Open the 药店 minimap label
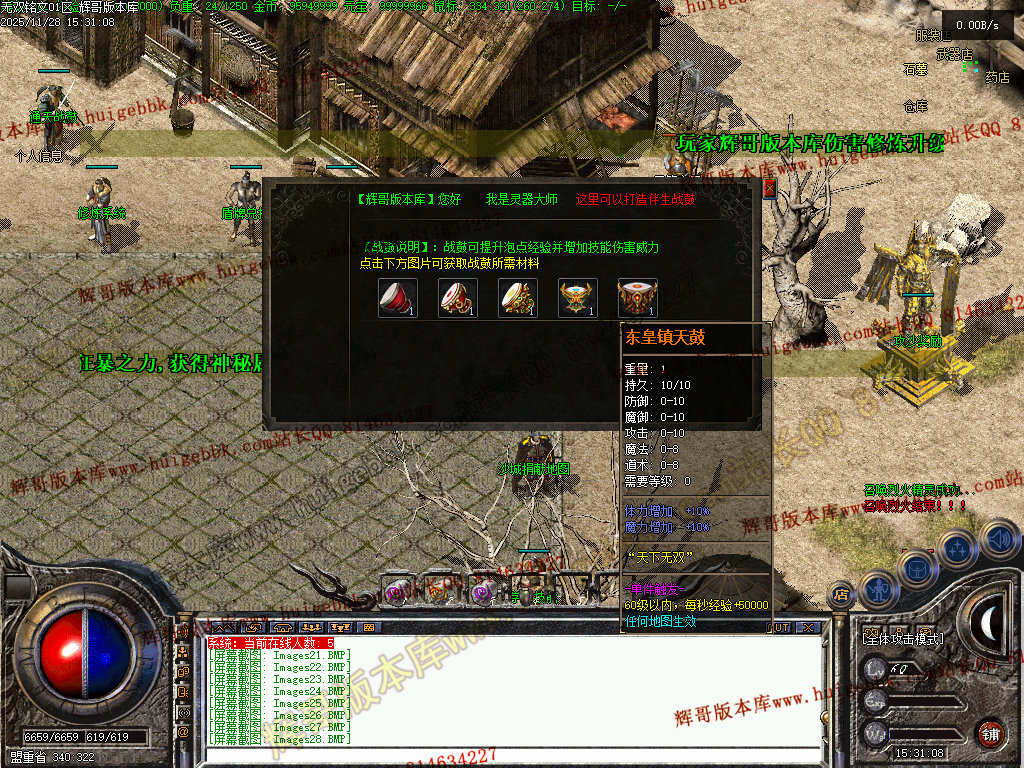This screenshot has width=1024, height=768. point(996,76)
